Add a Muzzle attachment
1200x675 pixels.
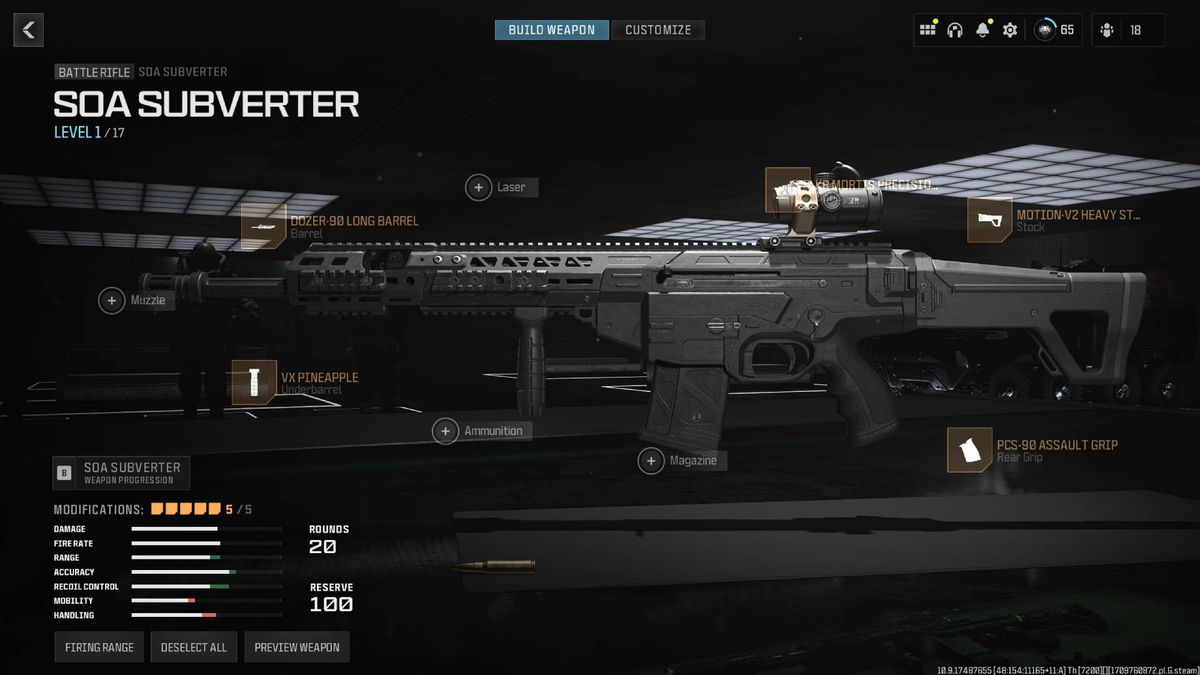pos(112,300)
